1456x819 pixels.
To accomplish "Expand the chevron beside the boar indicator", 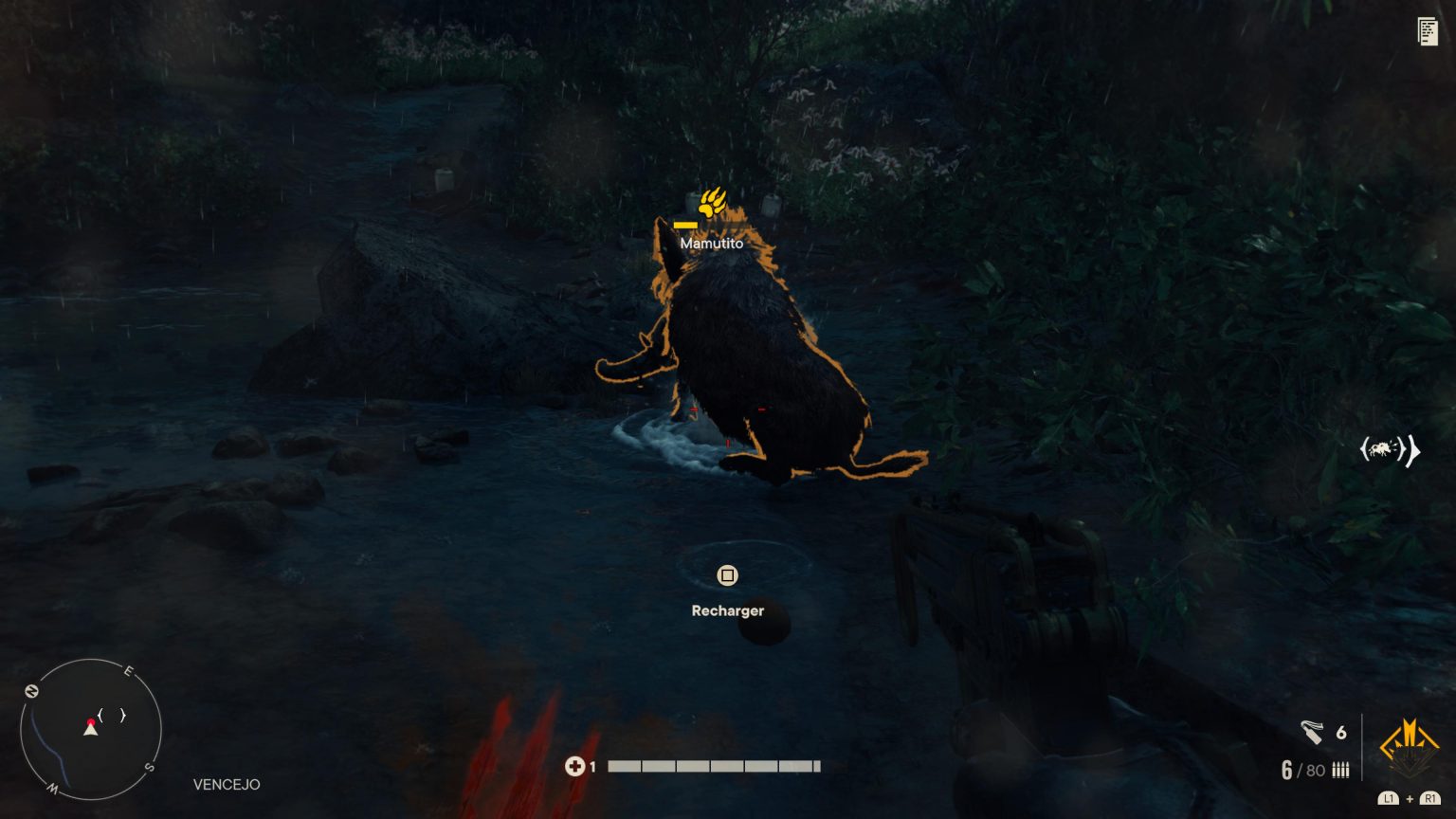I will tap(1411, 451).
